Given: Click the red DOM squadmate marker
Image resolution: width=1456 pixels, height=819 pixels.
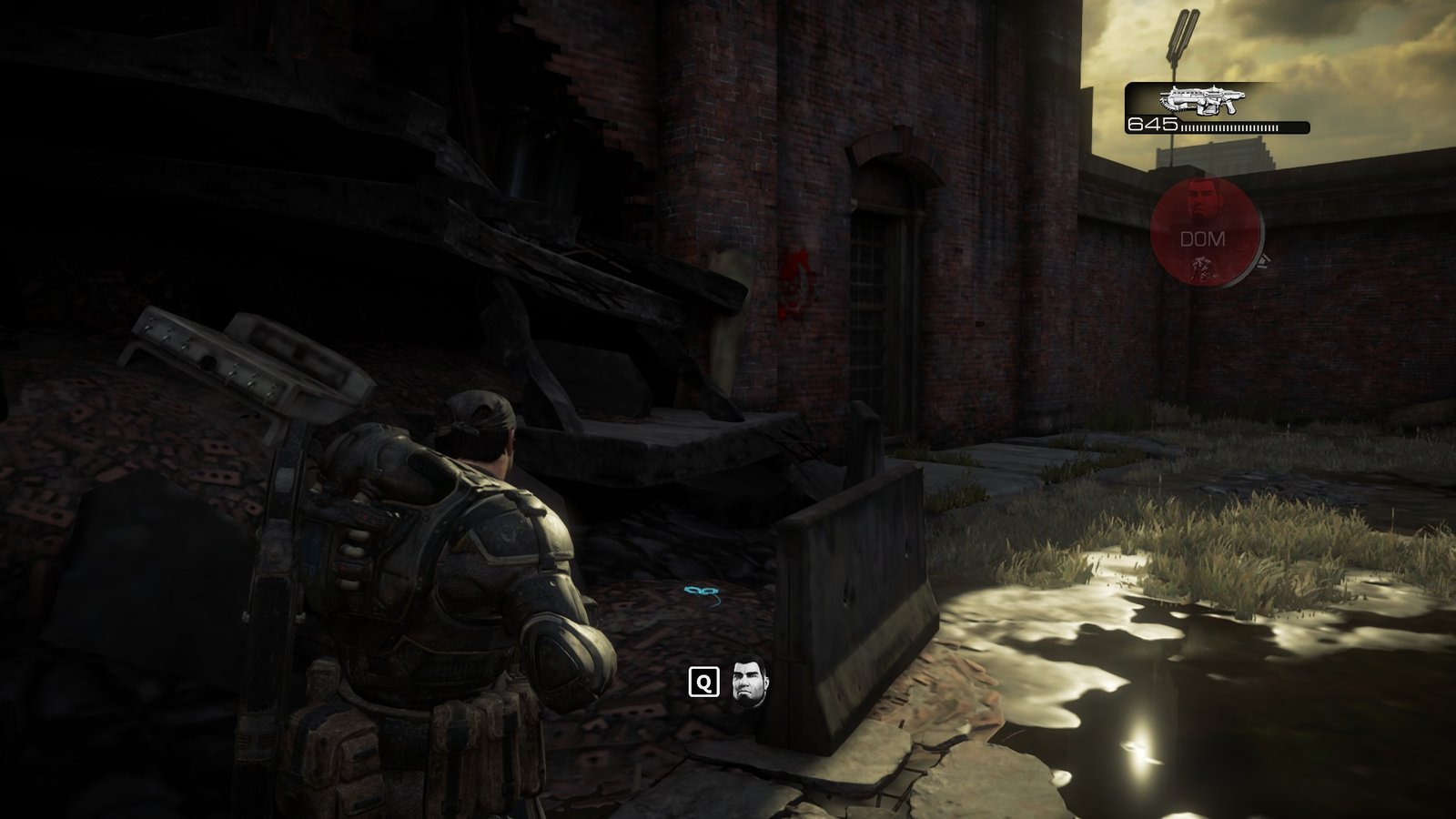Looking at the screenshot, I should point(1204,233).
